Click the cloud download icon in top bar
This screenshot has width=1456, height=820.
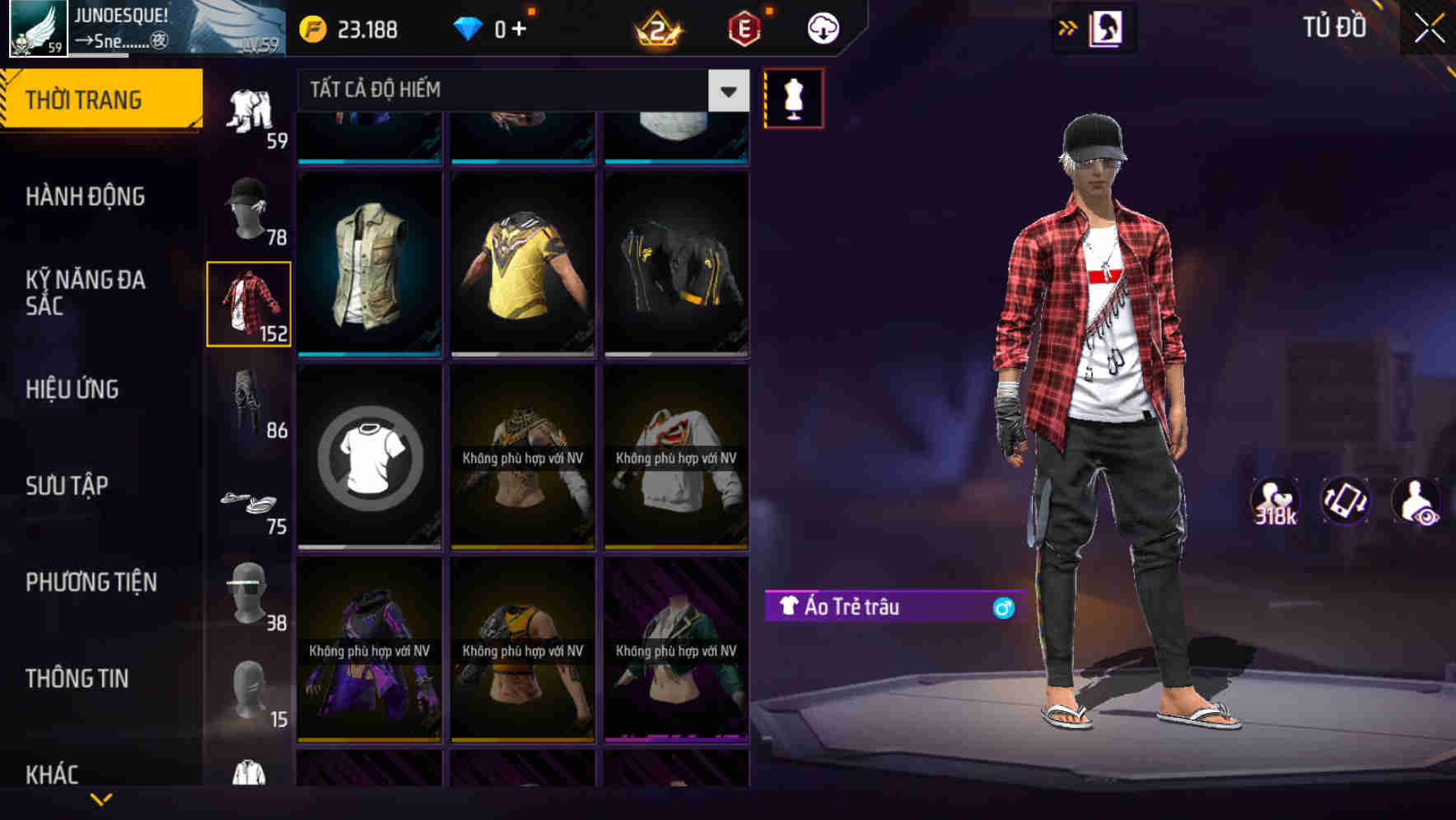(x=821, y=27)
